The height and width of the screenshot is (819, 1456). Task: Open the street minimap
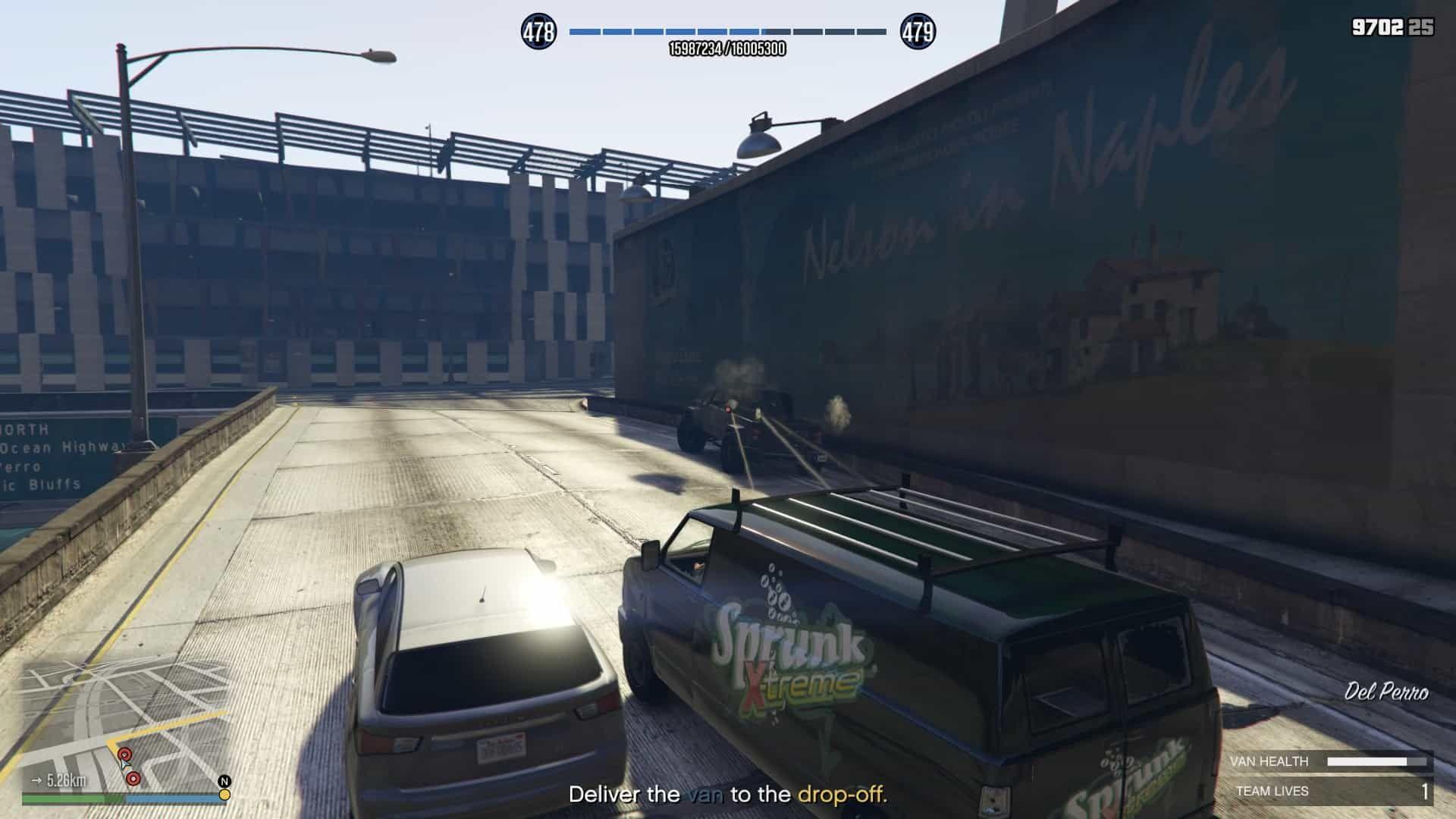tap(125, 724)
